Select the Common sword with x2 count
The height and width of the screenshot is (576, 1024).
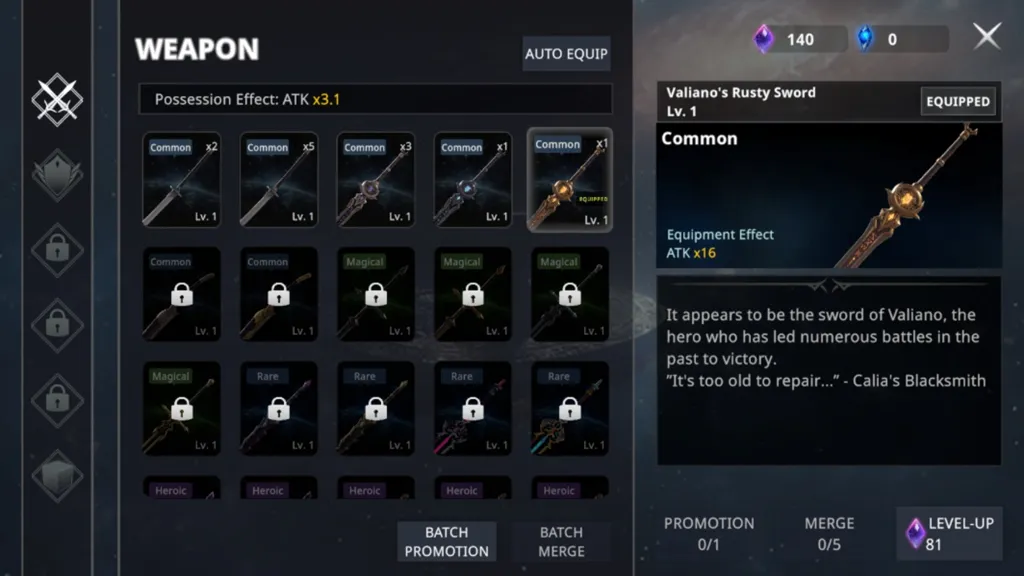tap(181, 180)
